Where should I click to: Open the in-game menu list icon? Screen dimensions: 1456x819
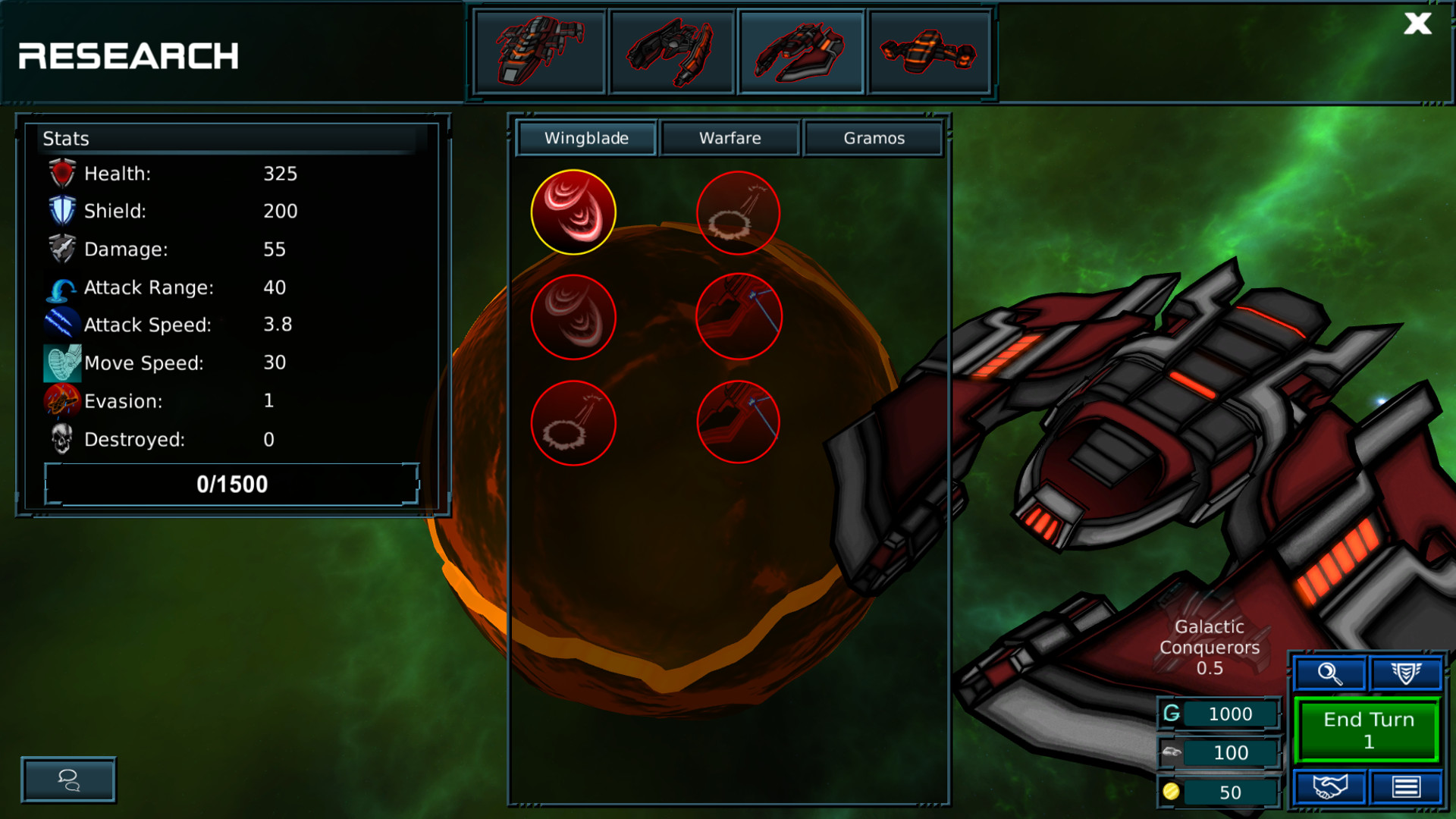1407,786
